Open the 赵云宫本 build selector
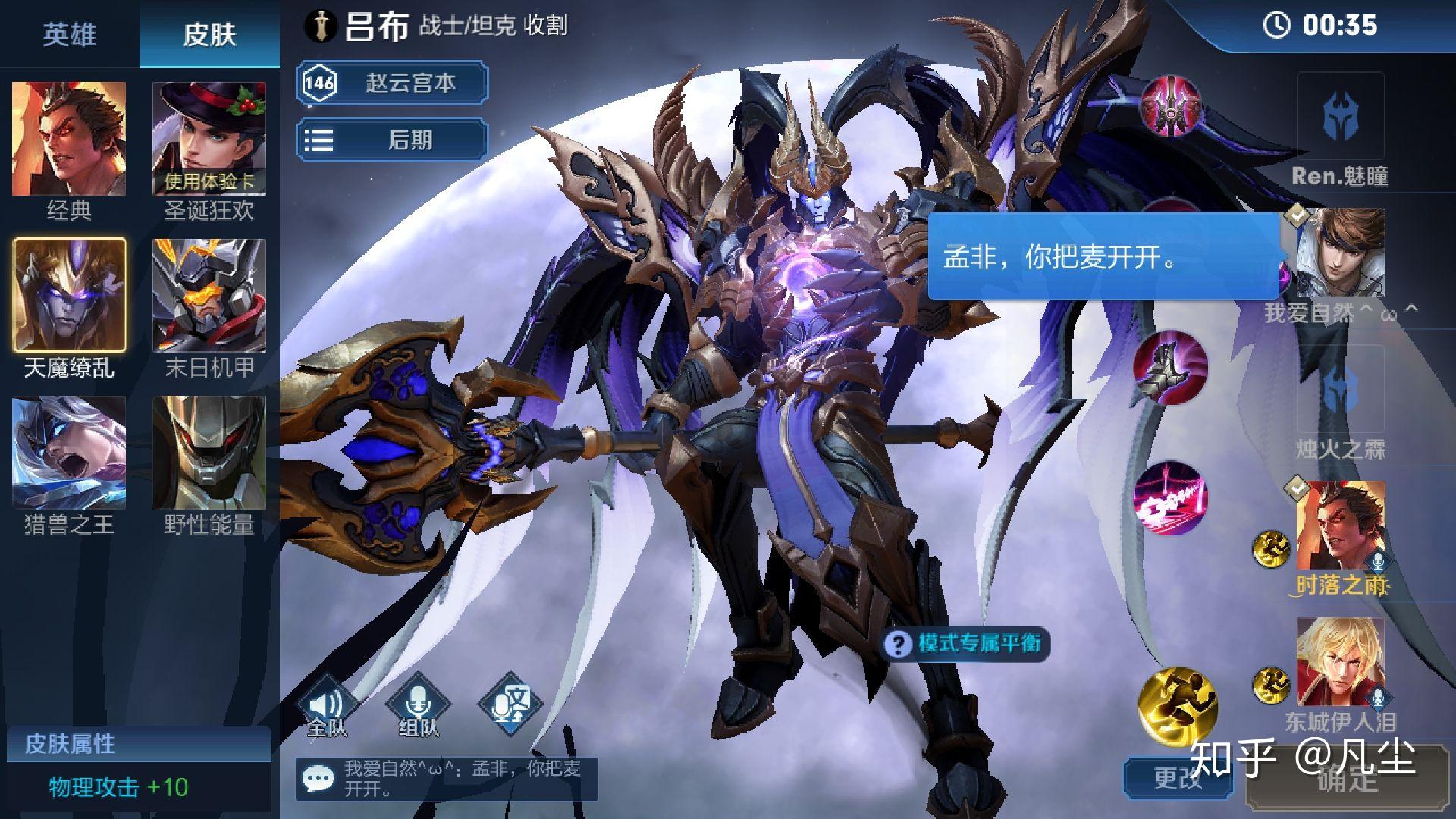Screen dimensions: 1456x819 coord(391,83)
